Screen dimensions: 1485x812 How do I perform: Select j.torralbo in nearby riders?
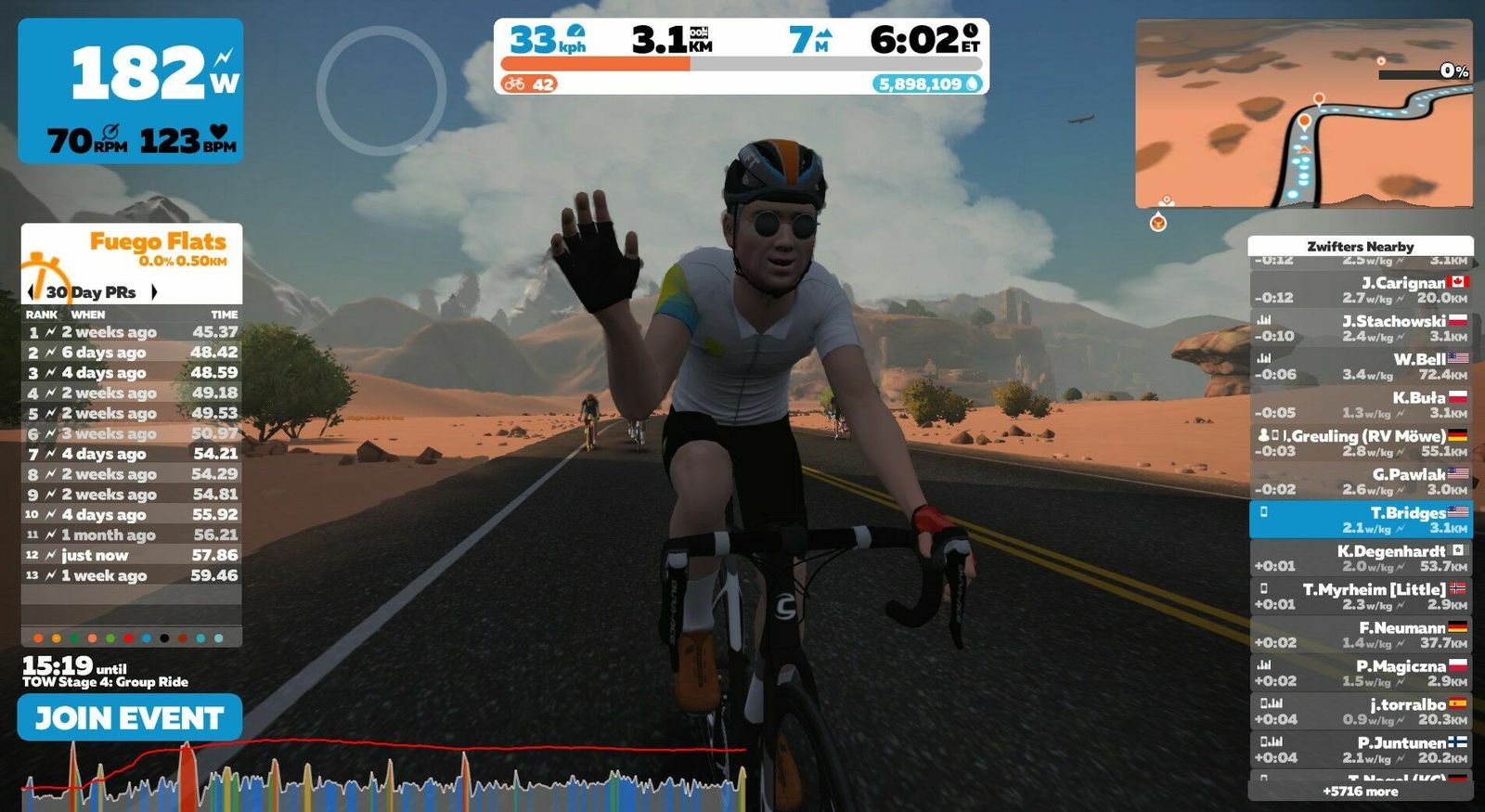click(x=1361, y=711)
